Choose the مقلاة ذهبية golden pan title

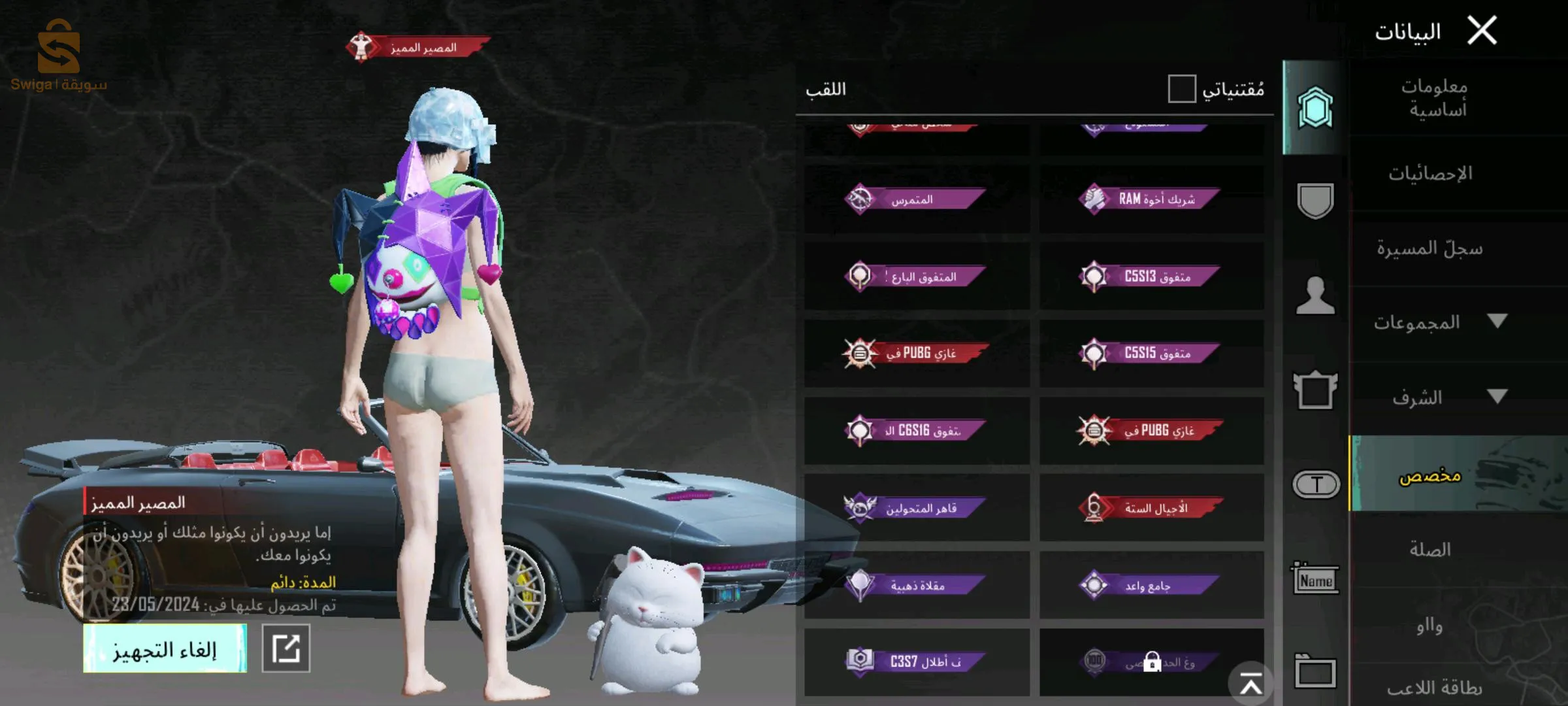coord(916,585)
